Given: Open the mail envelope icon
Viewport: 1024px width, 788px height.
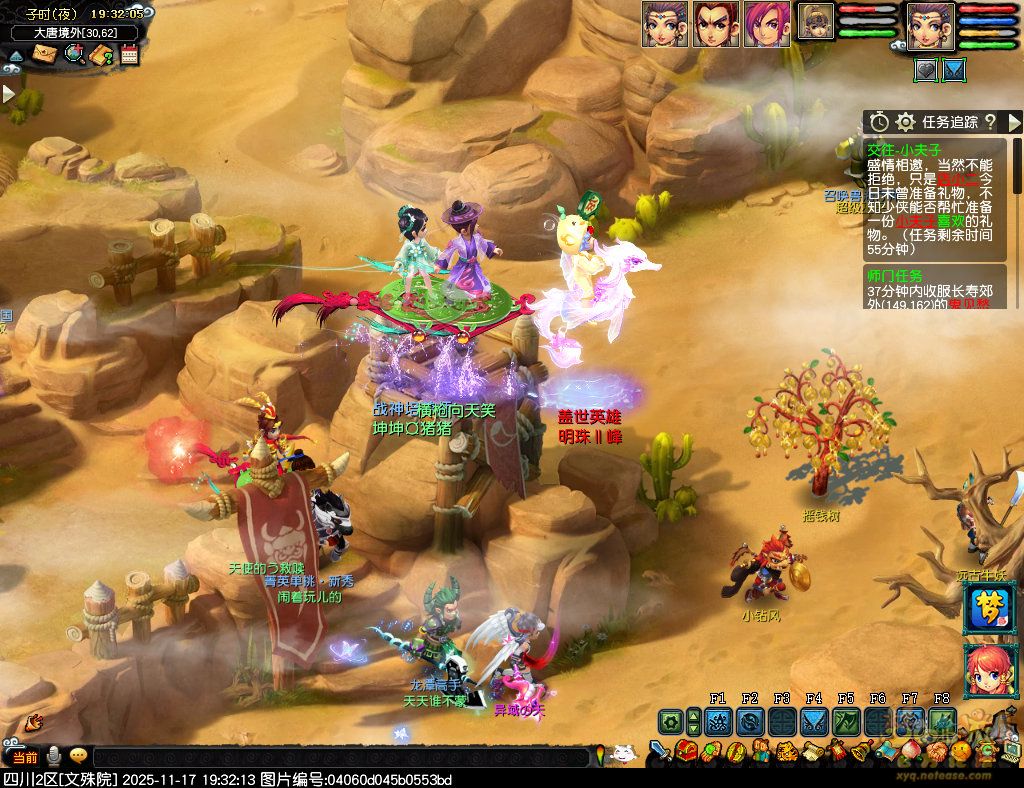Looking at the screenshot, I should [44, 55].
